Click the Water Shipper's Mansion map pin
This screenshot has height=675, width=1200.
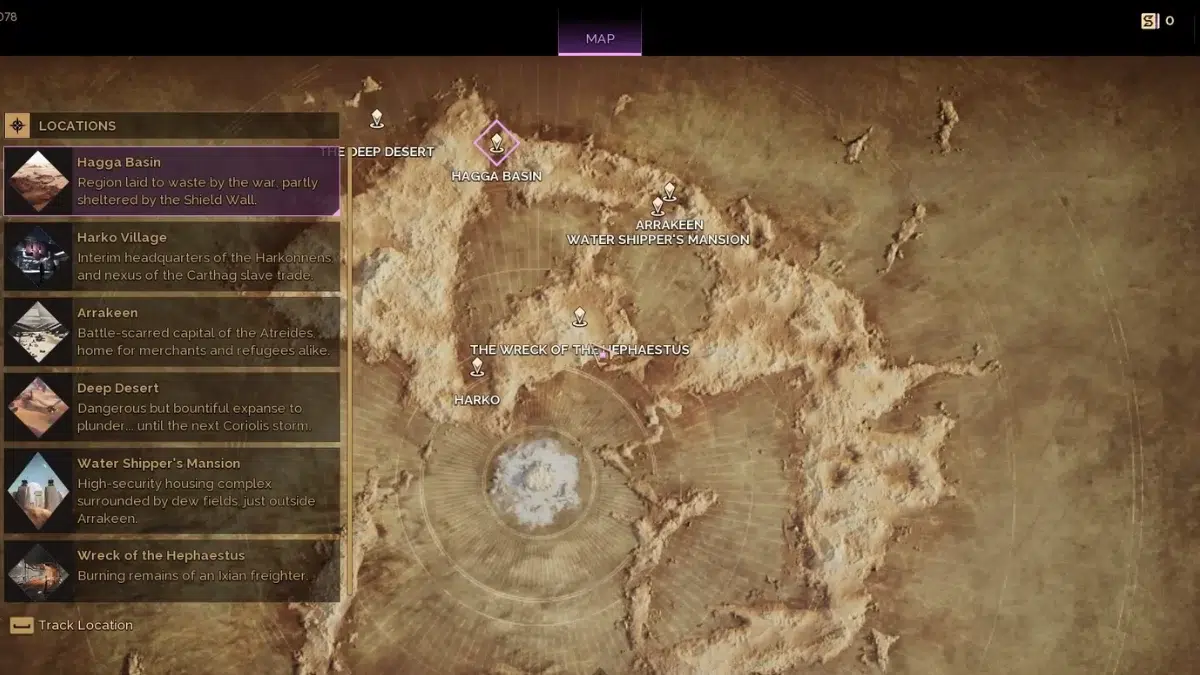(x=657, y=206)
